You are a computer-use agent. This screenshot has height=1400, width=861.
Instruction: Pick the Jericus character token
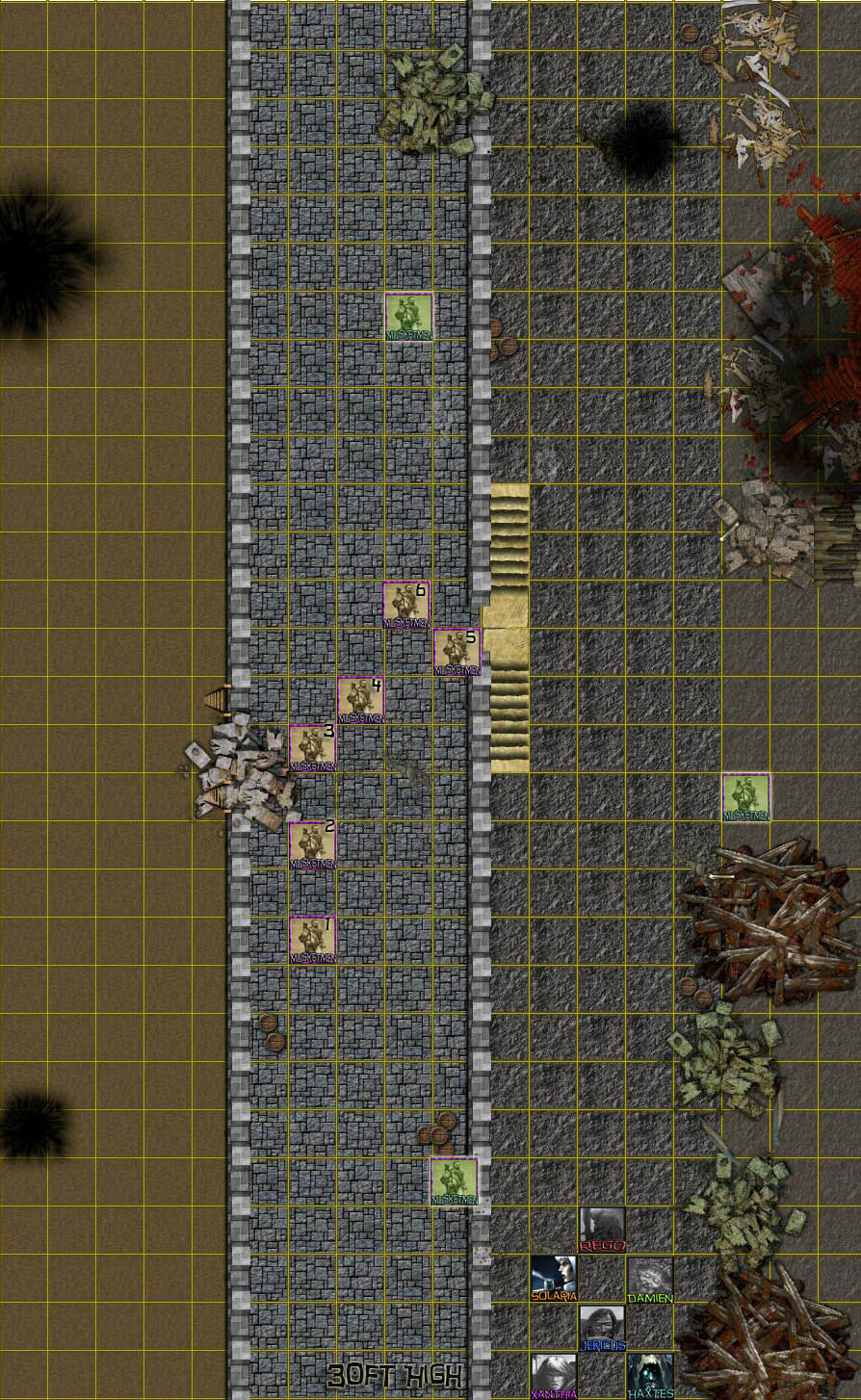(x=602, y=1327)
